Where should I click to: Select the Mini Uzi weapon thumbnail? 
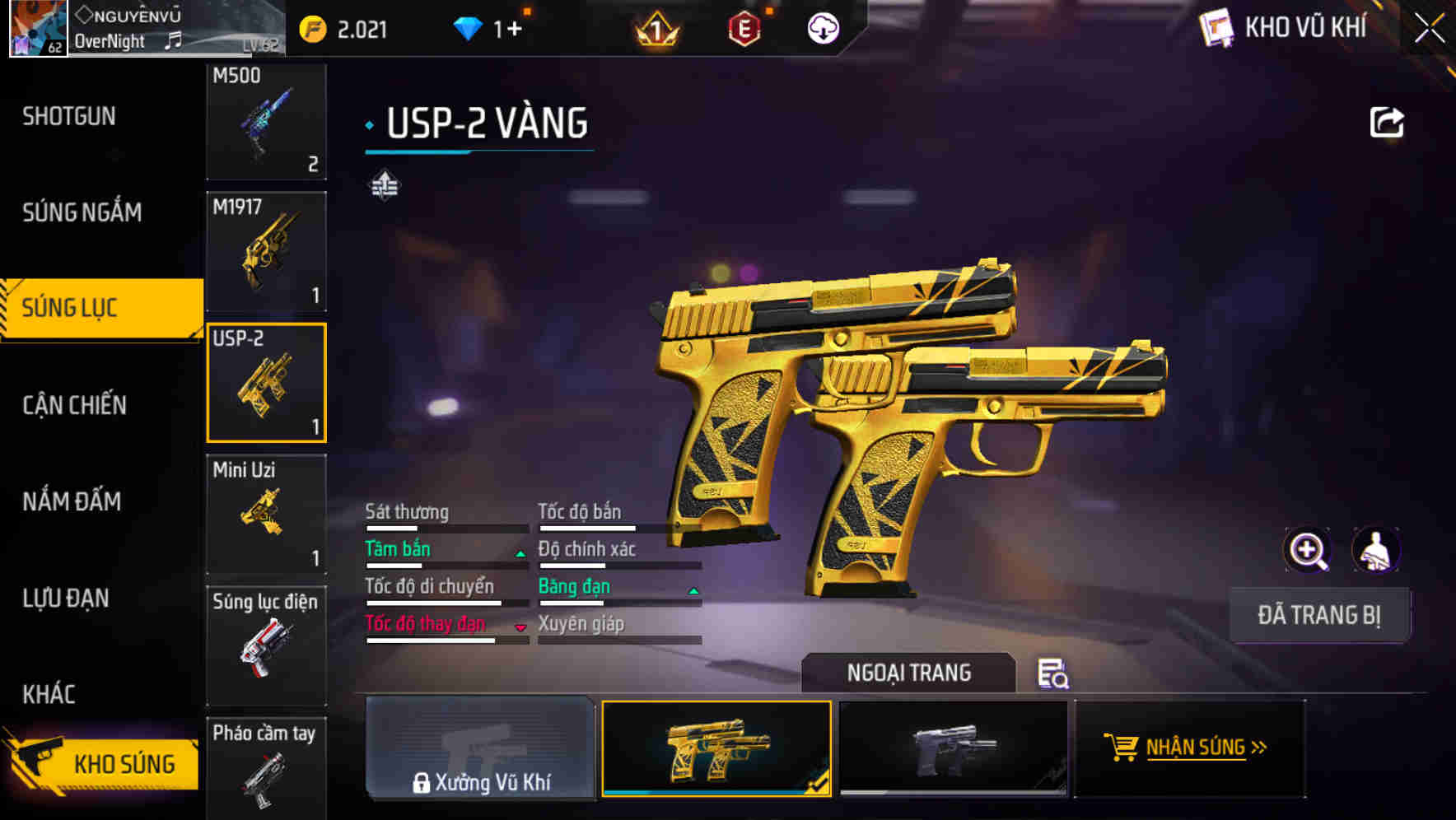click(x=266, y=512)
